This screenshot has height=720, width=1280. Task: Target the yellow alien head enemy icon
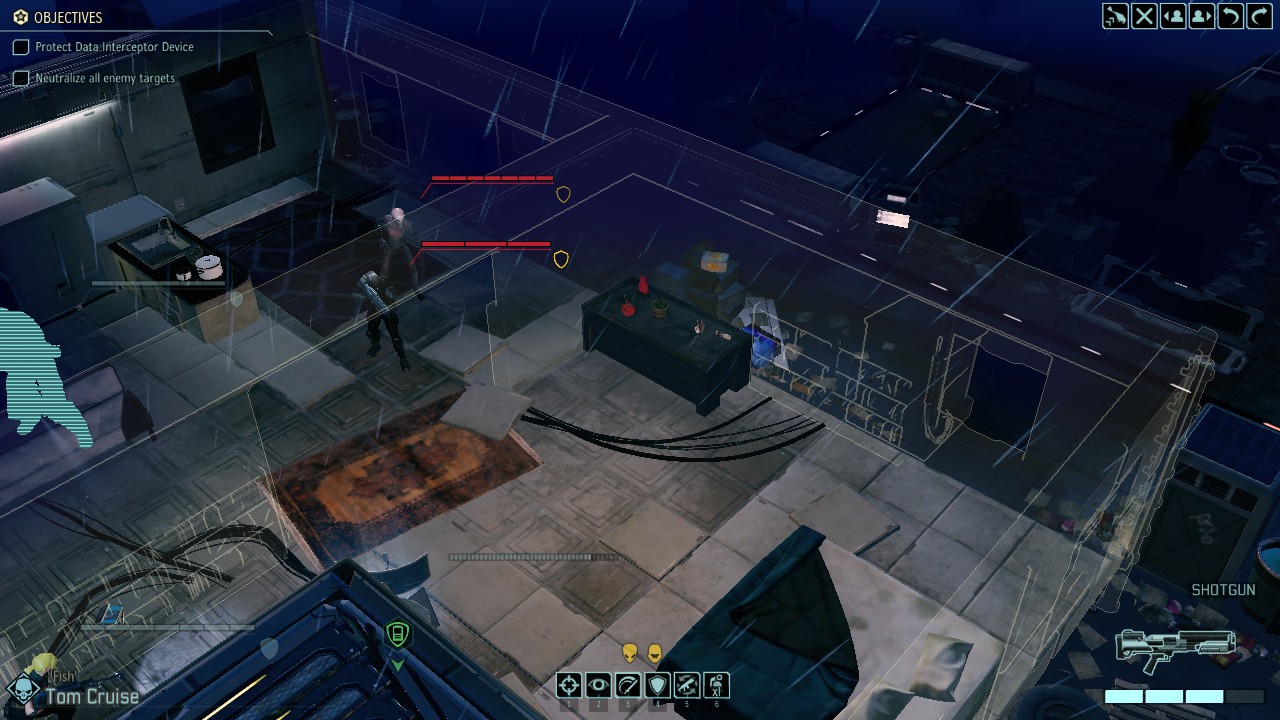click(x=630, y=653)
